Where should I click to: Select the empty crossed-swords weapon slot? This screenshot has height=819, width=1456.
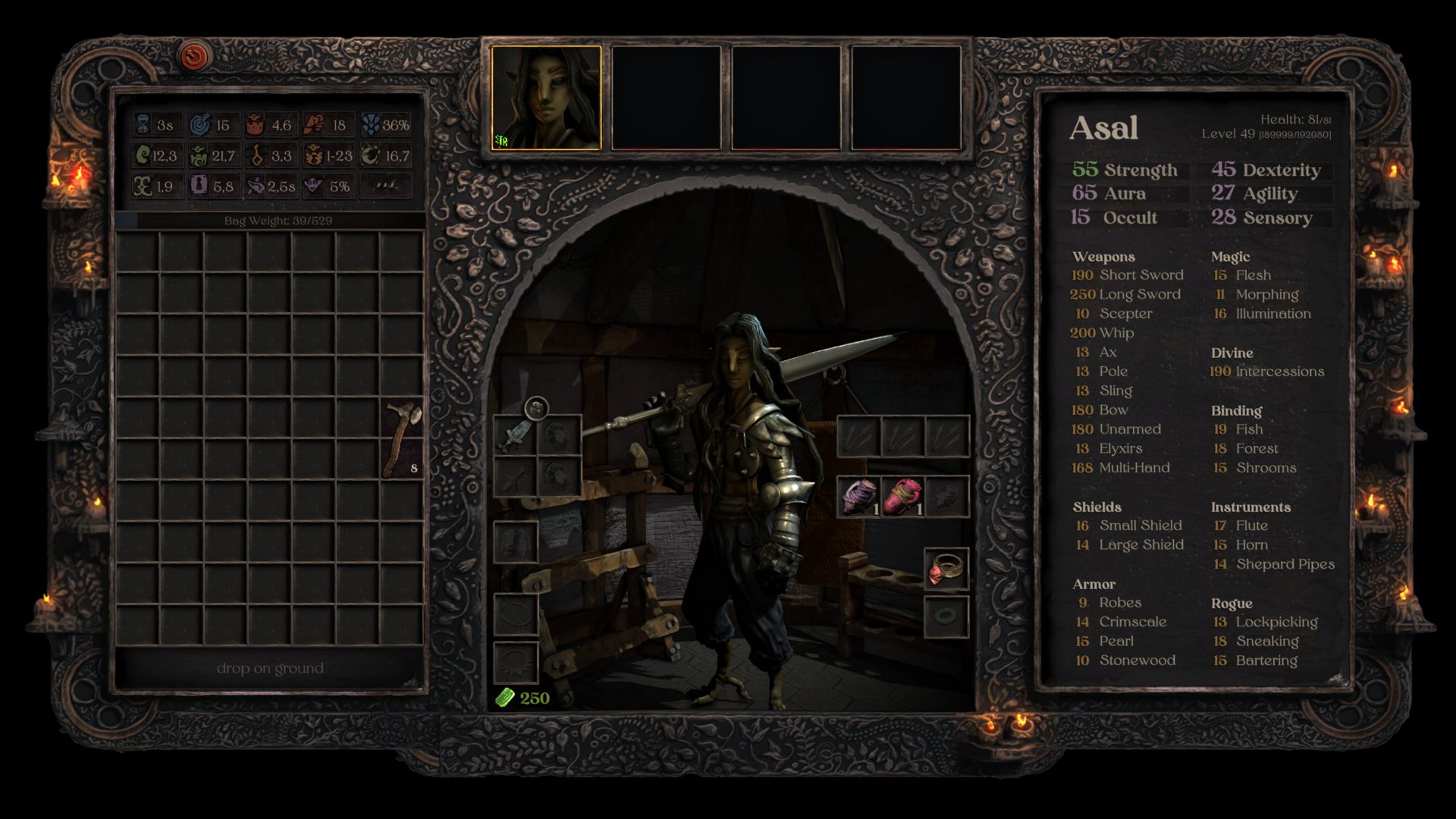coord(515,477)
